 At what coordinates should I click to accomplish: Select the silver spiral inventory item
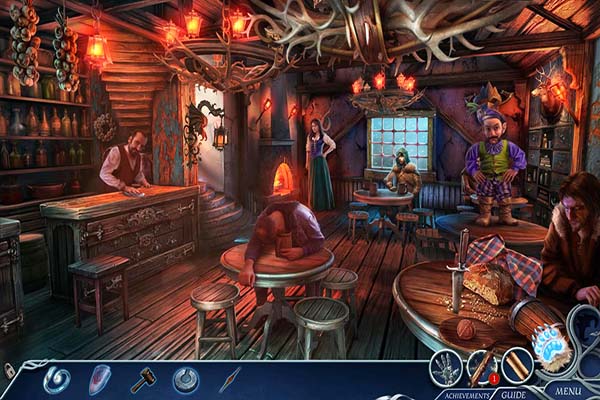[56, 379]
